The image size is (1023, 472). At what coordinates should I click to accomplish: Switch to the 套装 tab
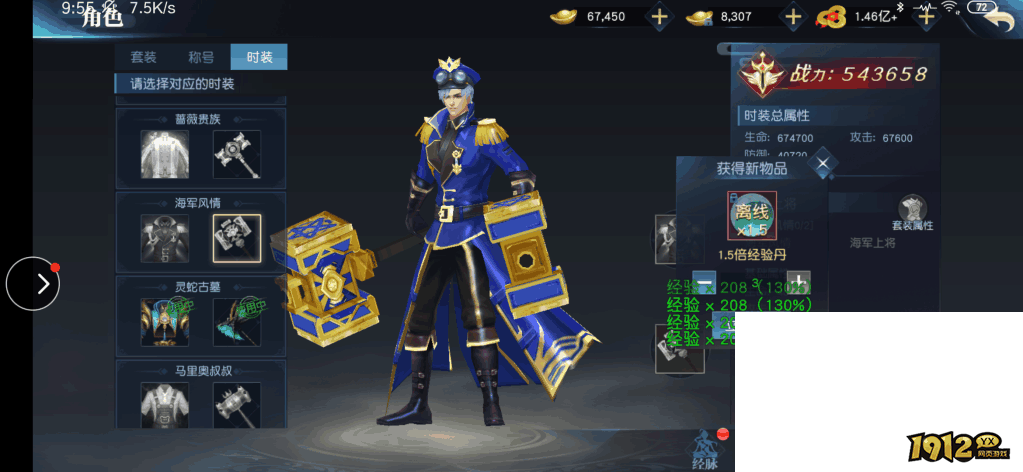tap(144, 57)
